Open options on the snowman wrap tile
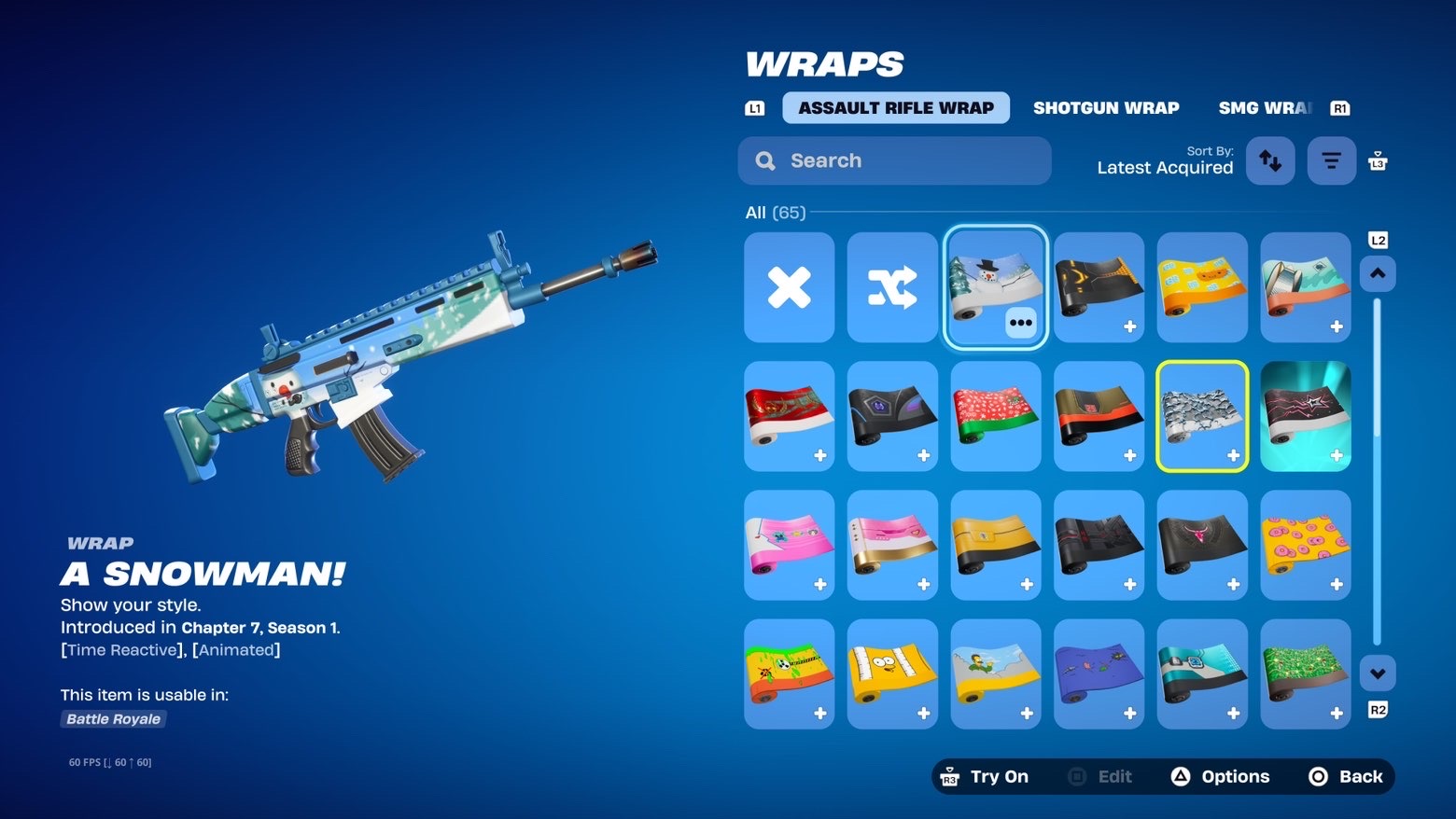The image size is (1456, 819). 1021,323
